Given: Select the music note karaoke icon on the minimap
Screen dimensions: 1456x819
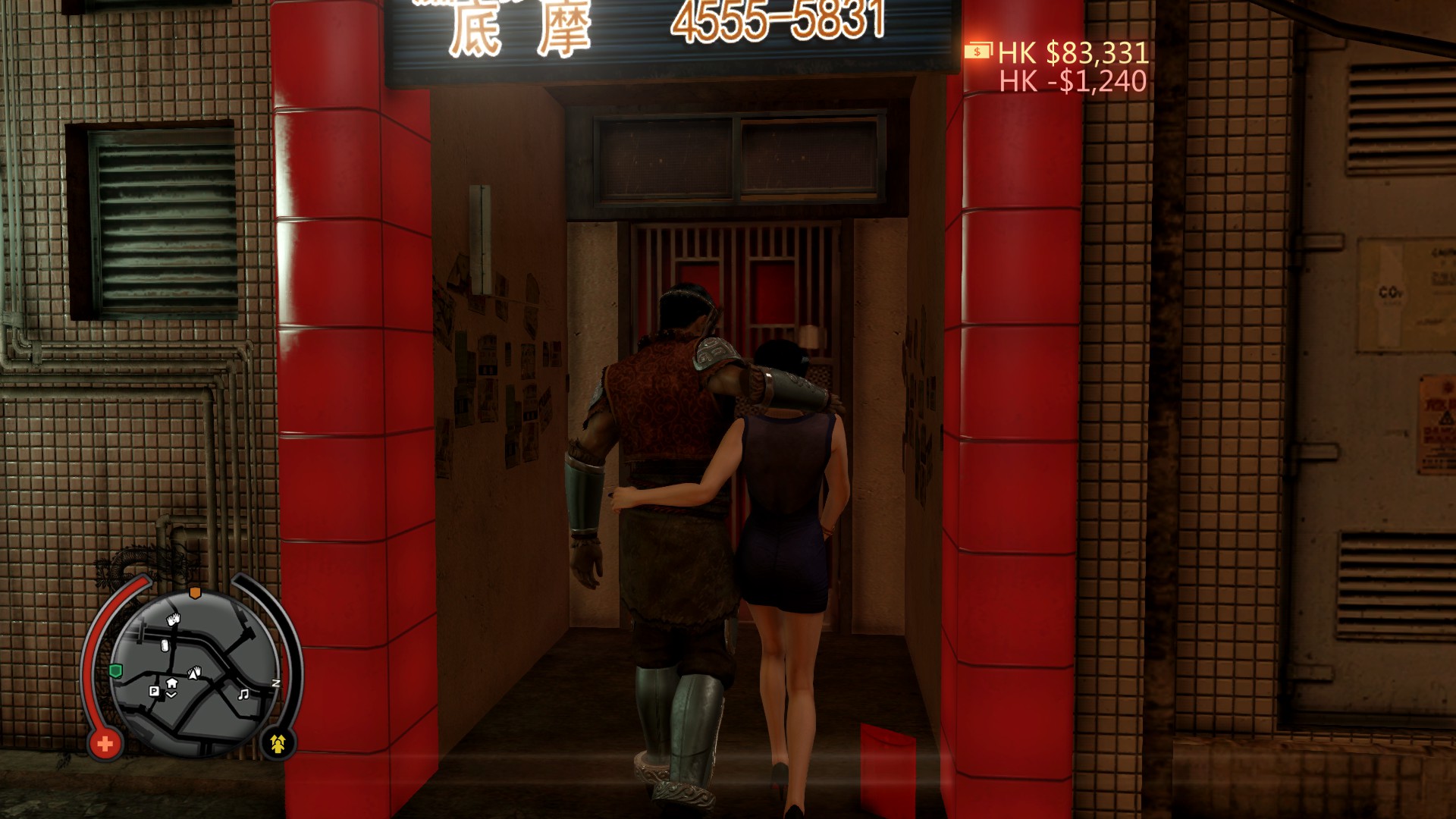Looking at the screenshot, I should tap(243, 695).
